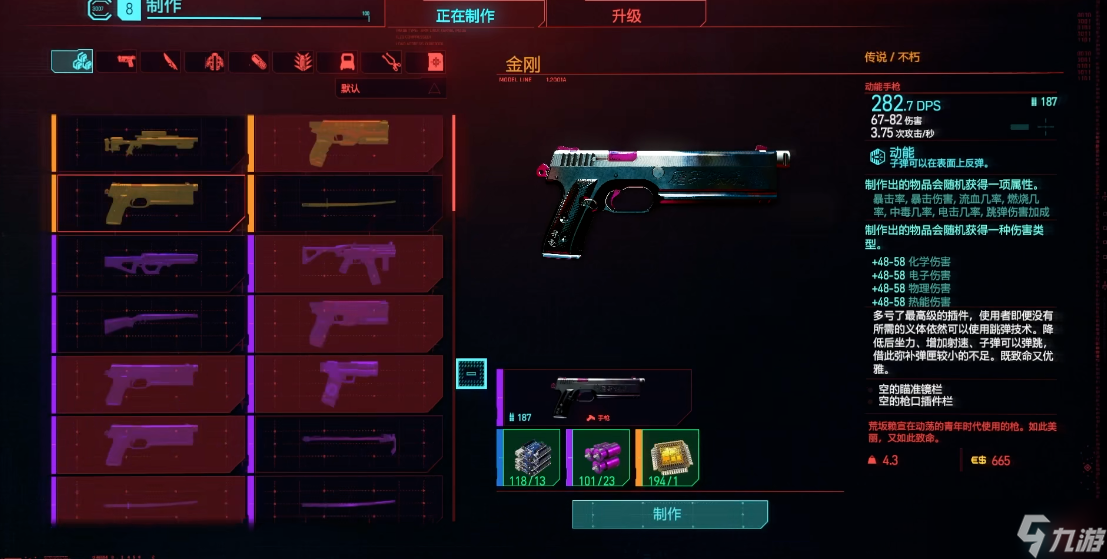Pick the golden pistol recipe with orange border

150,203
